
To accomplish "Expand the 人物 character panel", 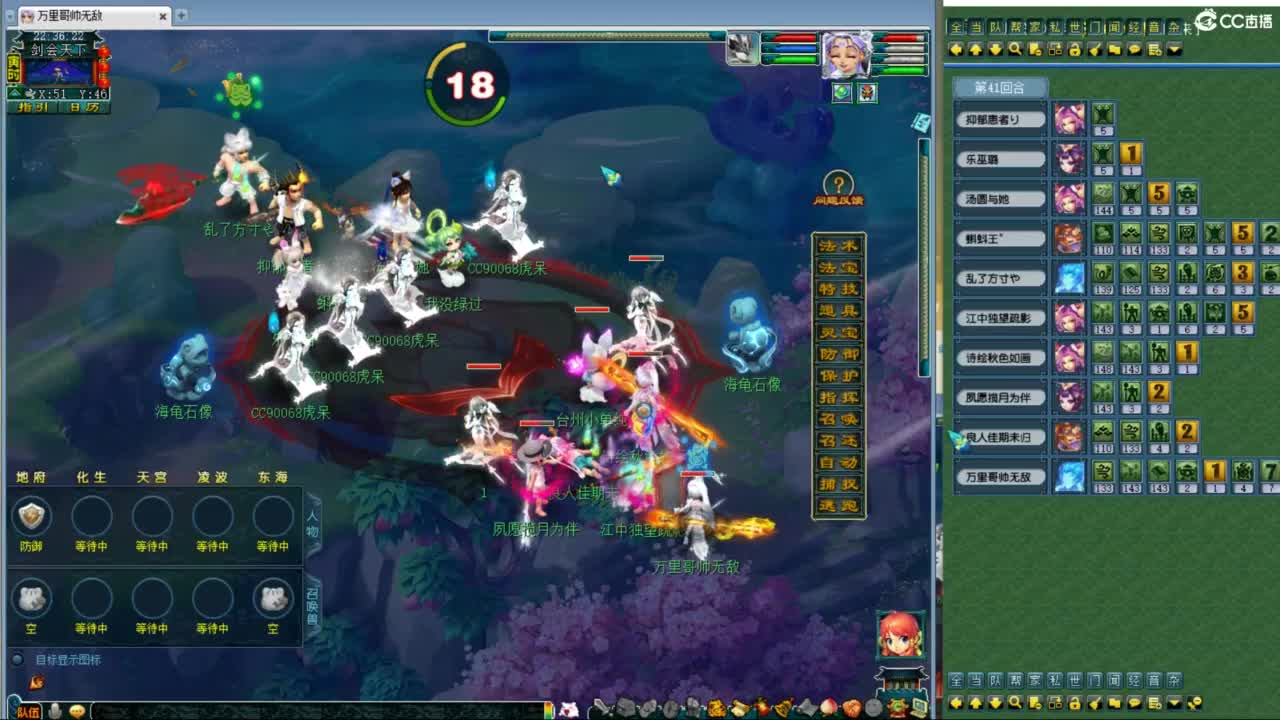I will point(311,523).
